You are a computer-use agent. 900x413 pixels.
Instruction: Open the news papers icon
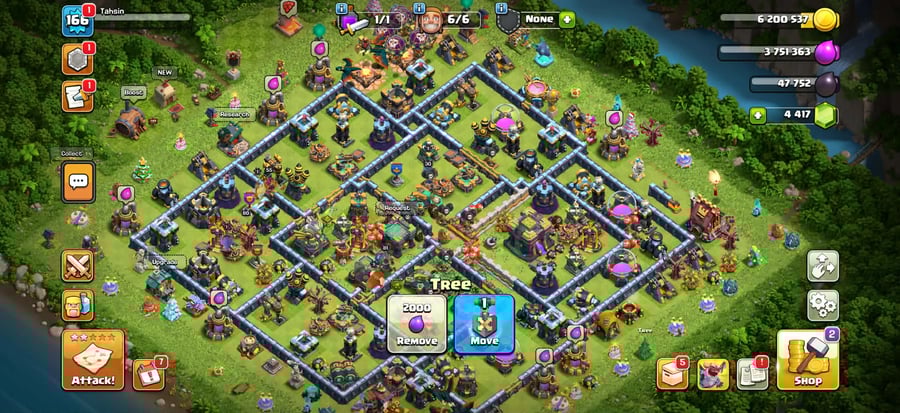752,373
